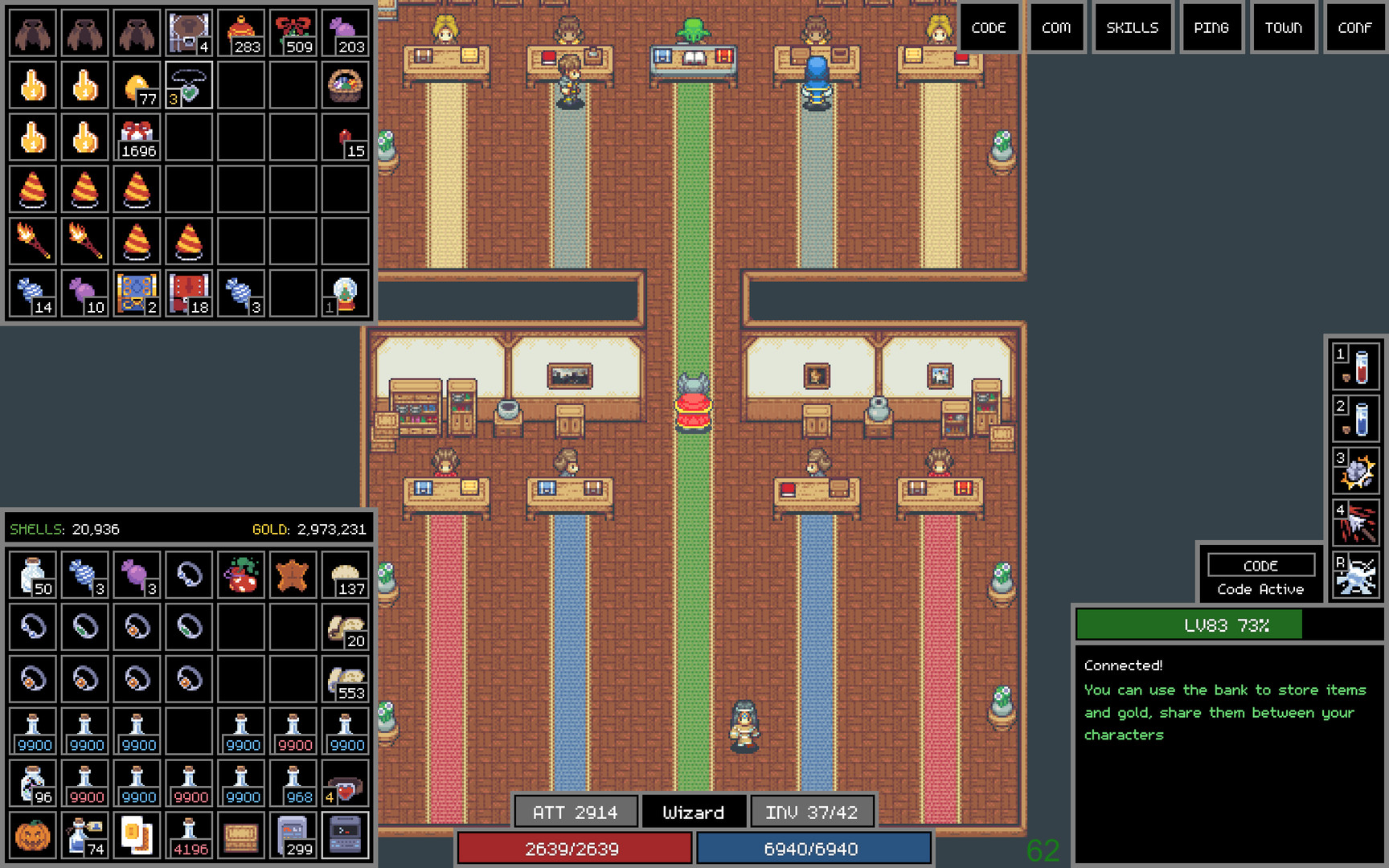Image resolution: width=1389 pixels, height=868 pixels.
Task: Check latency with the PING button
Action: pyautogui.click(x=1211, y=27)
